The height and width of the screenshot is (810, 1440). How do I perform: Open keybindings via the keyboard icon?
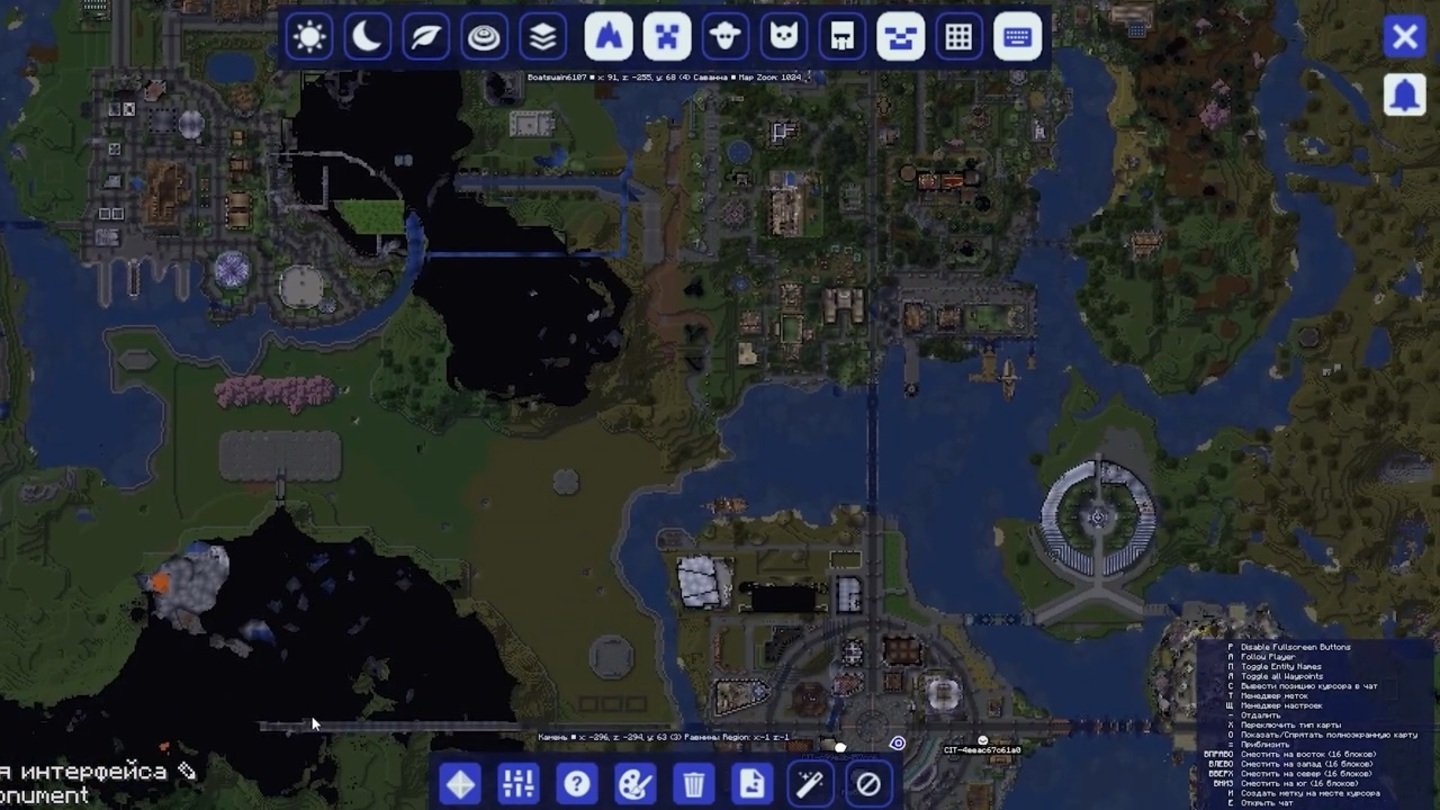pyautogui.click(x=1019, y=37)
